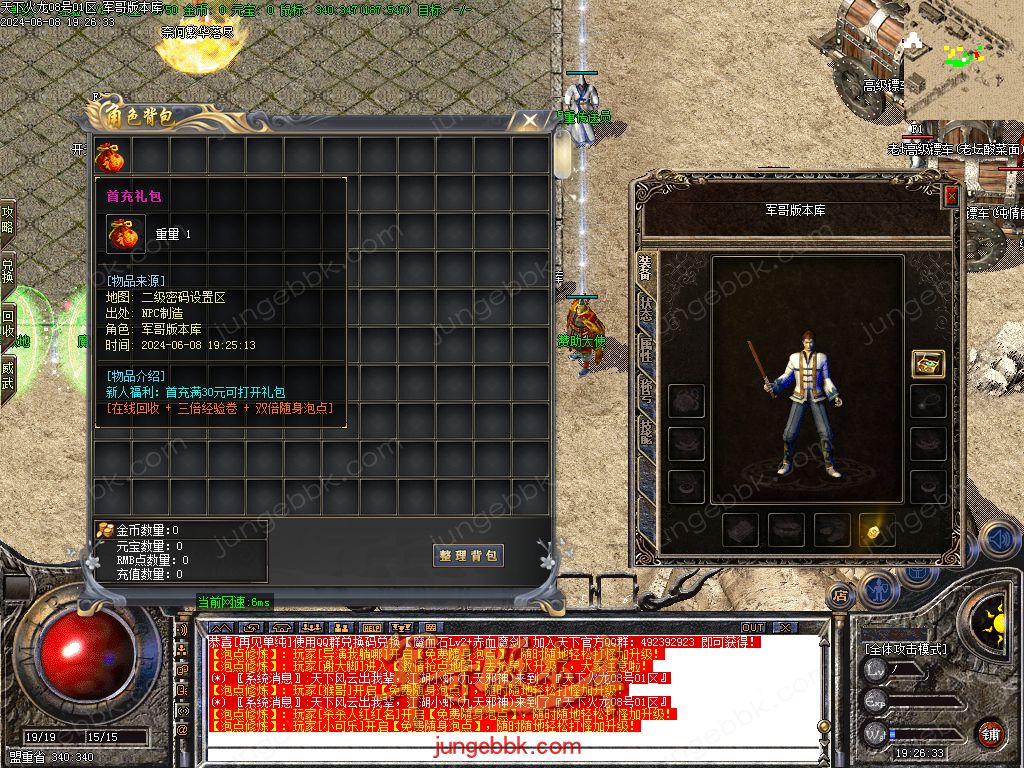Click the OUT button above chat
The image size is (1024, 768).
[752, 628]
